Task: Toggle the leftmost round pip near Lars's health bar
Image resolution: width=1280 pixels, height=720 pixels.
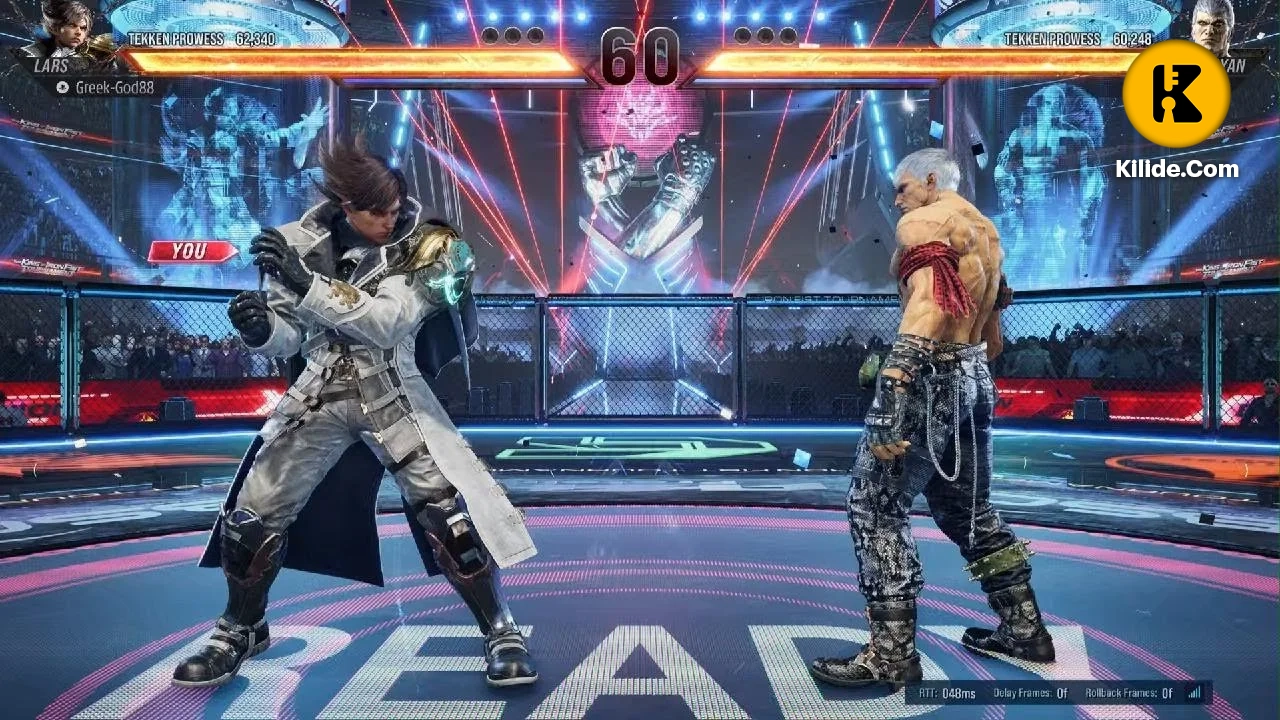Action: click(492, 35)
